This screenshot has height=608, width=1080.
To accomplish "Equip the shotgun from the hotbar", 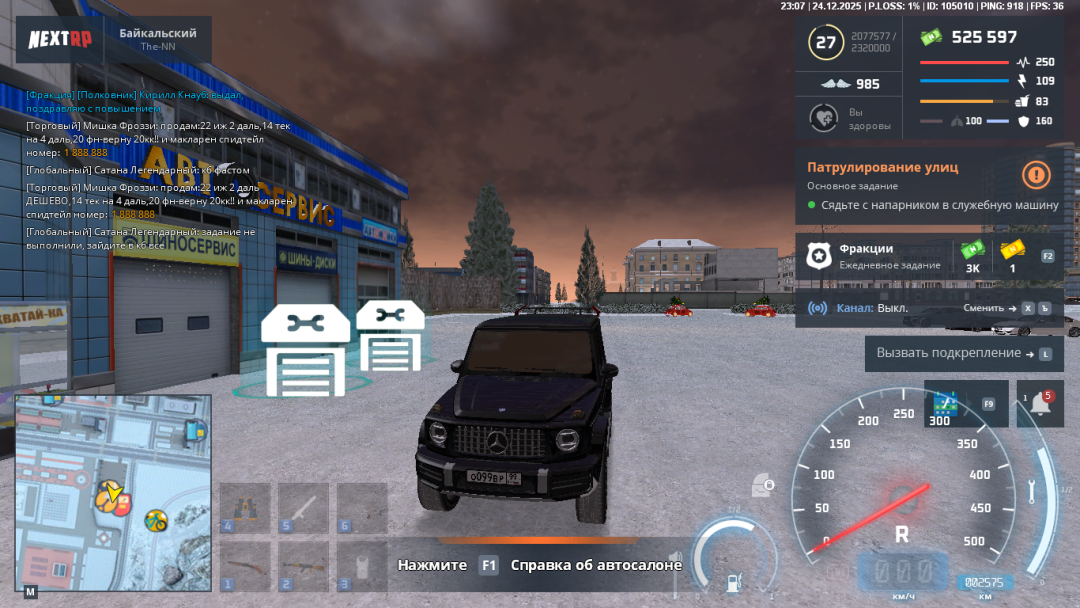I will (x=245, y=566).
